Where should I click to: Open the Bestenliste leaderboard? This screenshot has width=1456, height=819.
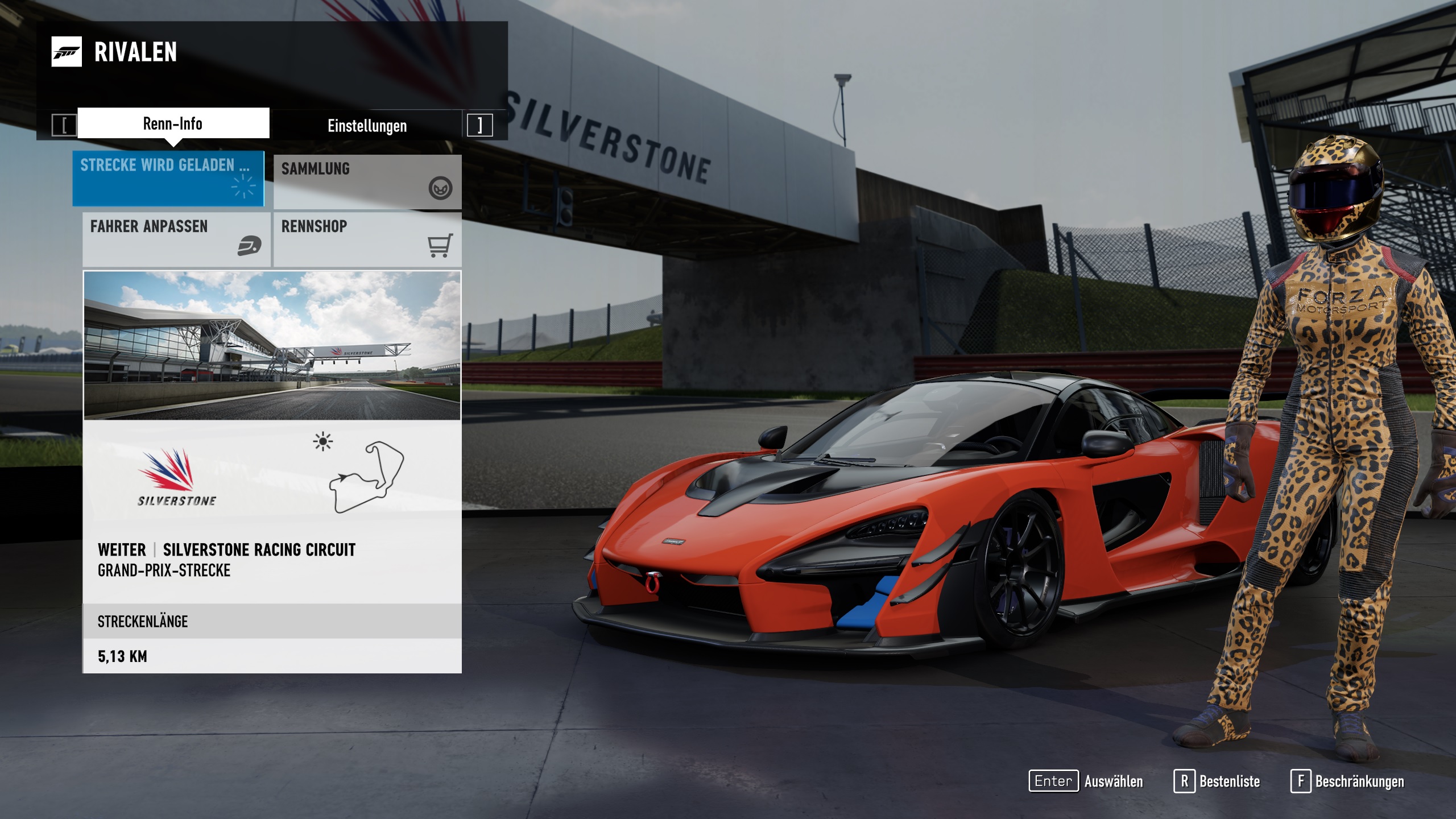pyautogui.click(x=1217, y=781)
